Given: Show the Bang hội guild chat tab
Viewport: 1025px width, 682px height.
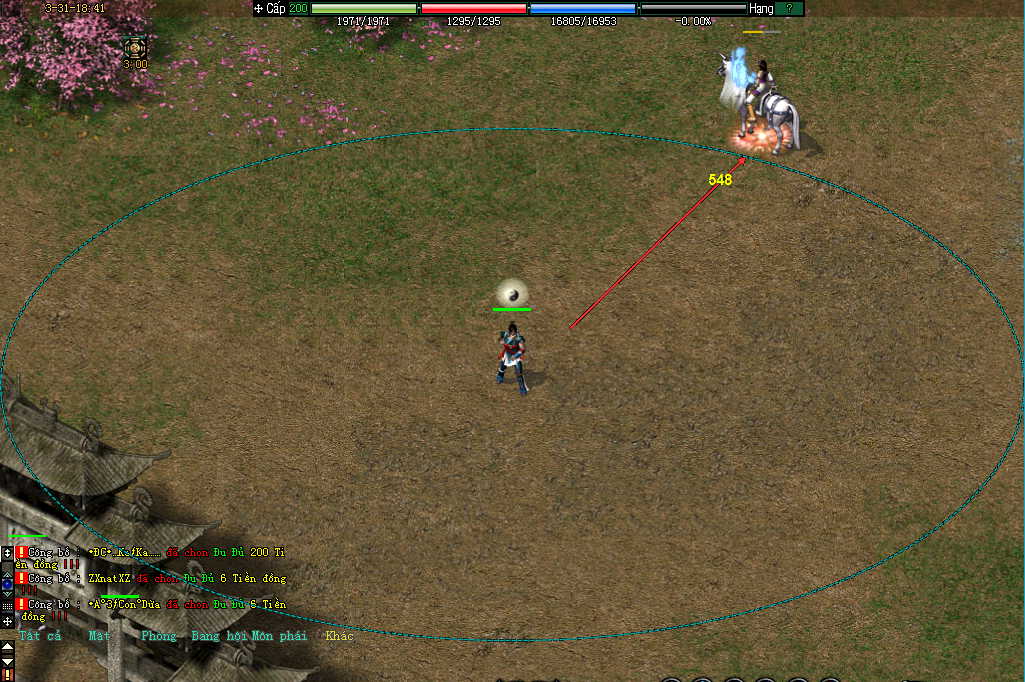Looking at the screenshot, I should pos(219,636).
